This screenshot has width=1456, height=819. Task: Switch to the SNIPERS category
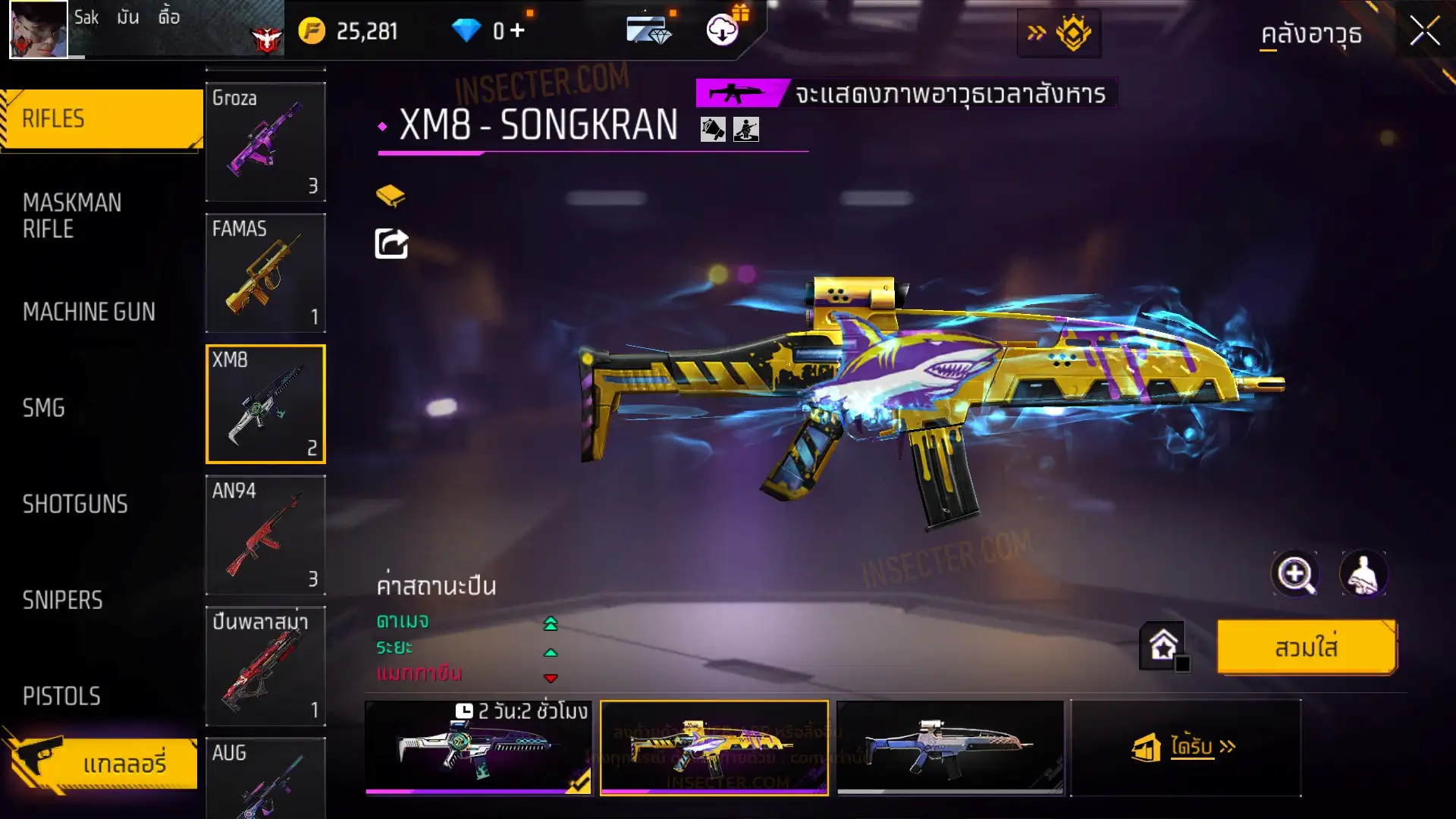point(62,601)
